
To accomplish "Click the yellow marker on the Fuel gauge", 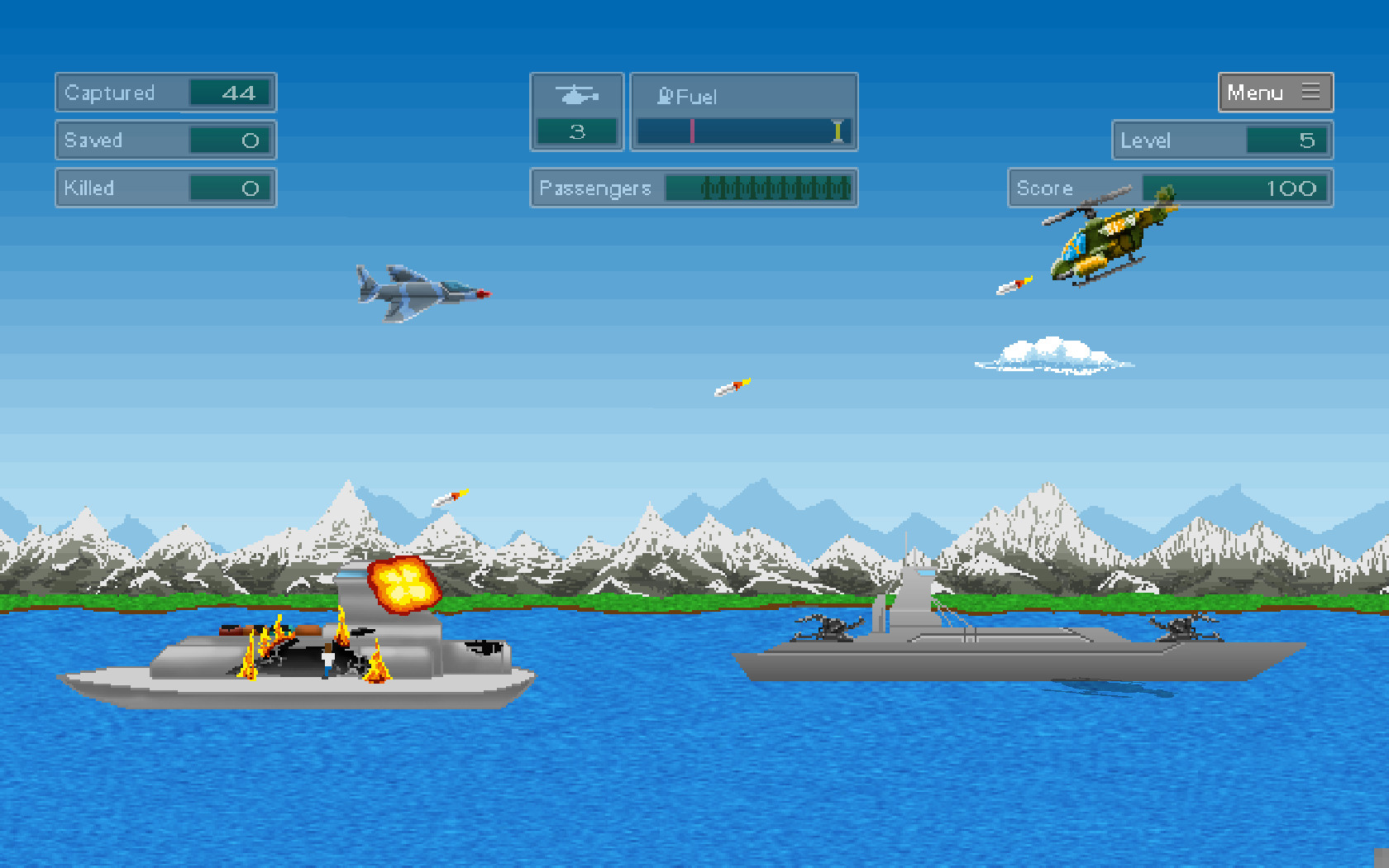I will tap(837, 130).
